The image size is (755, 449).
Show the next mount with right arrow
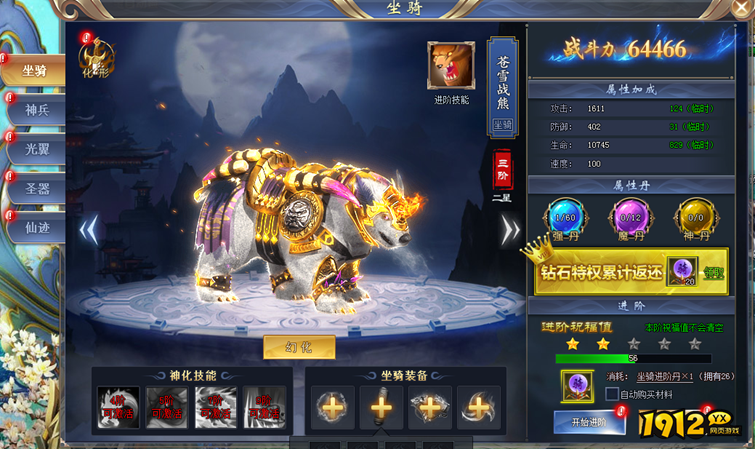pos(510,231)
